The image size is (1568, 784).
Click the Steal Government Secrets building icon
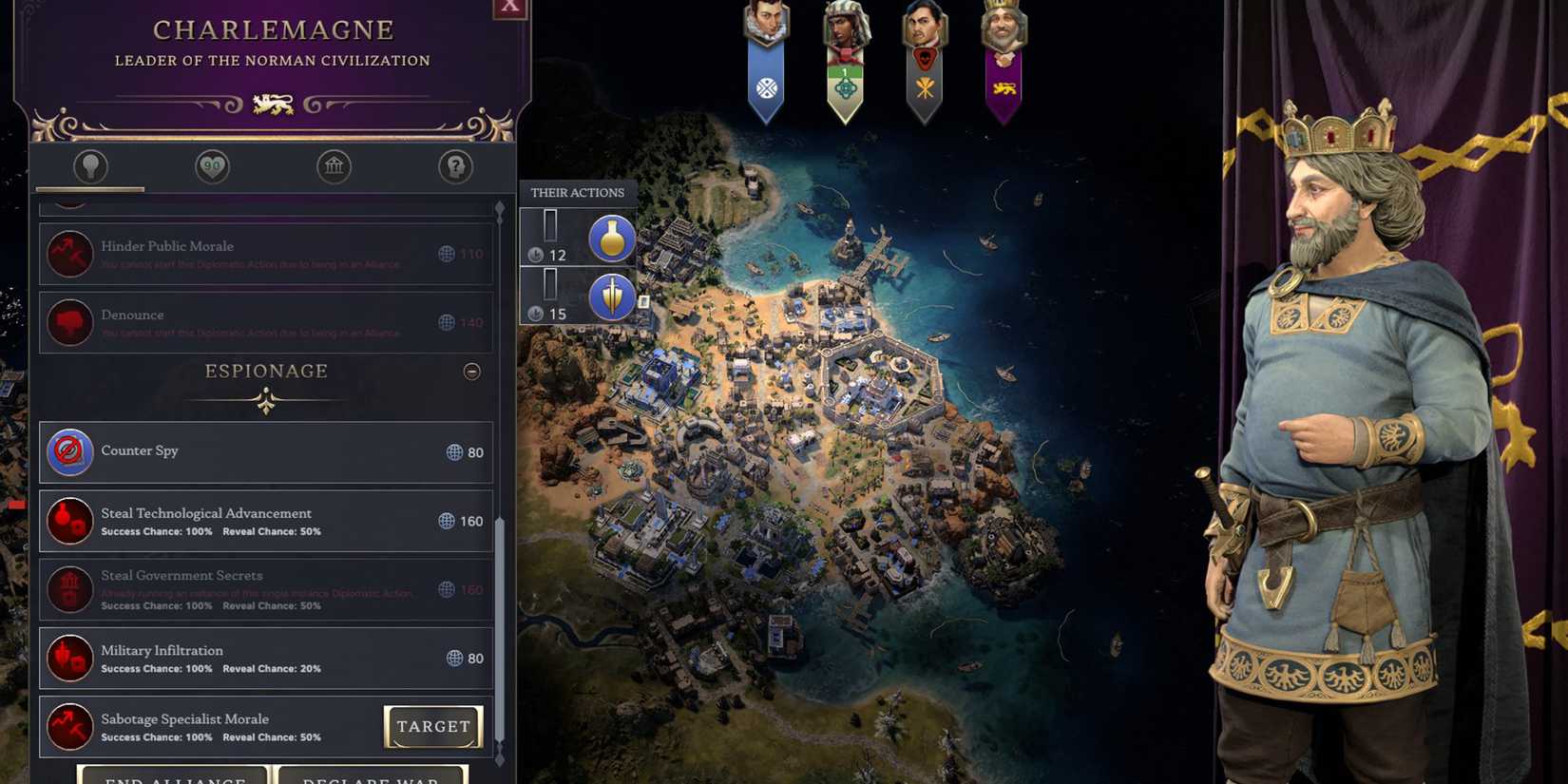[68, 589]
